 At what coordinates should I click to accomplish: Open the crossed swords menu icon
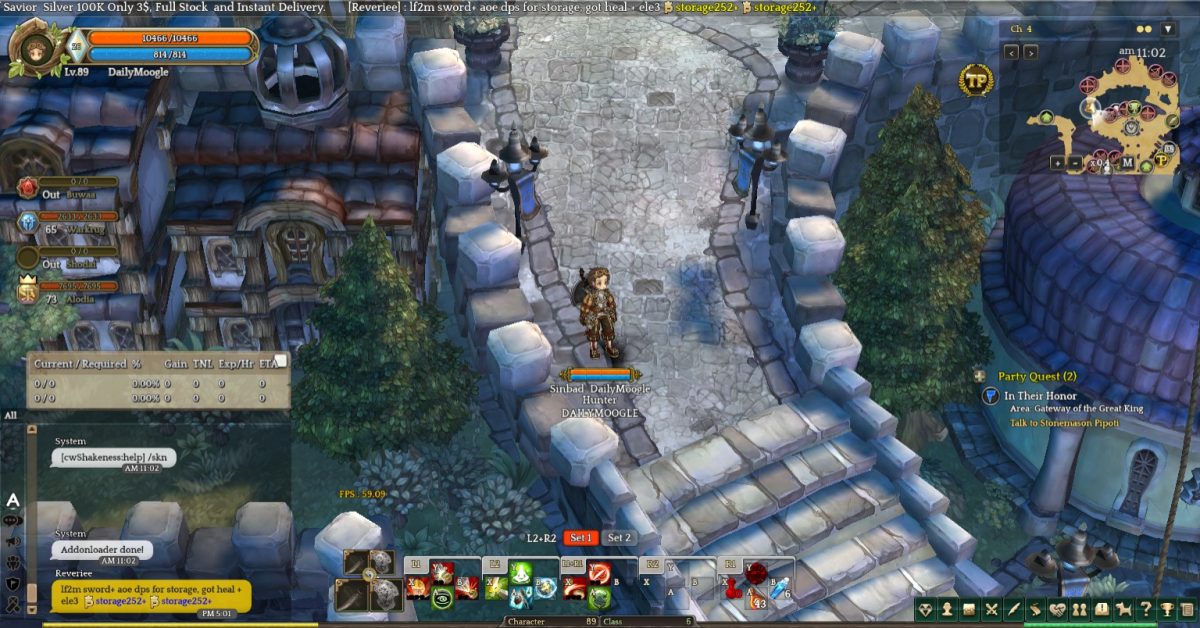[992, 609]
